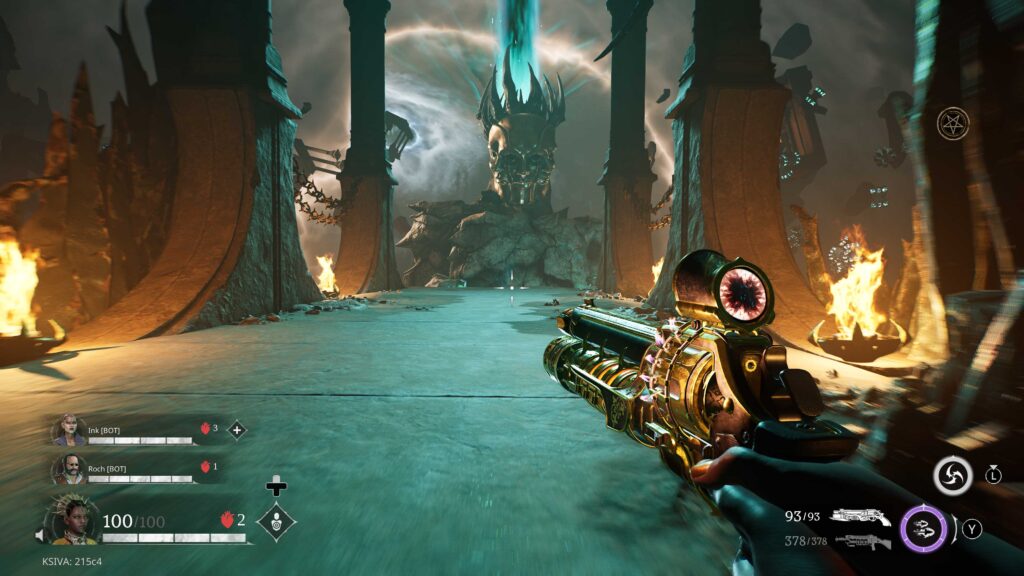Select the Ink [BOT] teammate portrait

(x=69, y=430)
